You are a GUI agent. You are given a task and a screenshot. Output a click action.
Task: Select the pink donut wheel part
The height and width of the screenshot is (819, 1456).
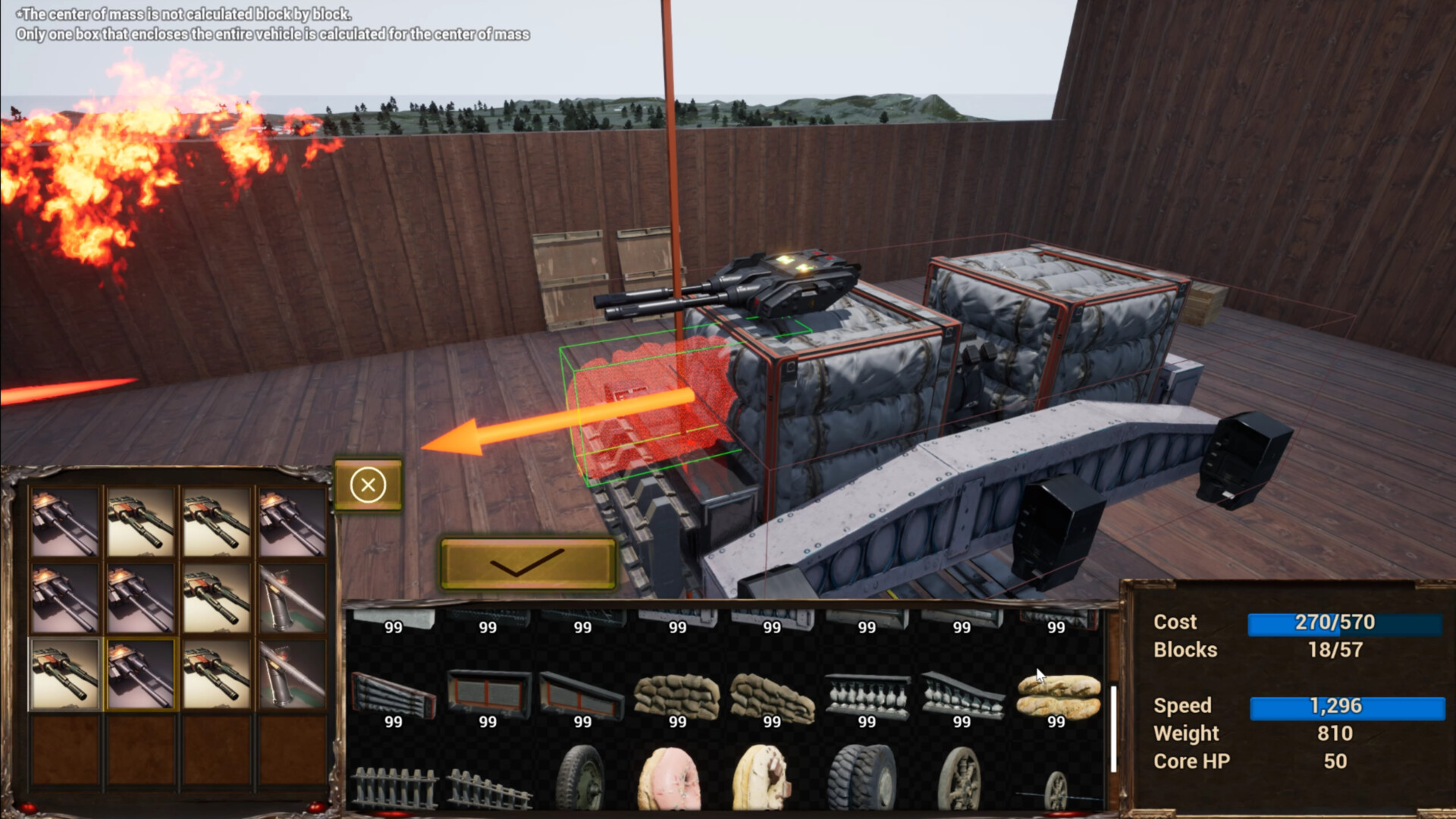click(670, 783)
